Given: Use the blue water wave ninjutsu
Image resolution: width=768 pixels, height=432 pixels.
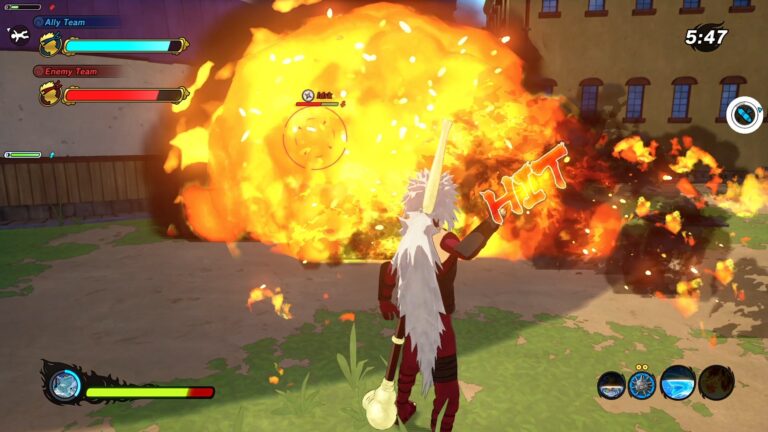Looking at the screenshot, I should pos(678,383).
